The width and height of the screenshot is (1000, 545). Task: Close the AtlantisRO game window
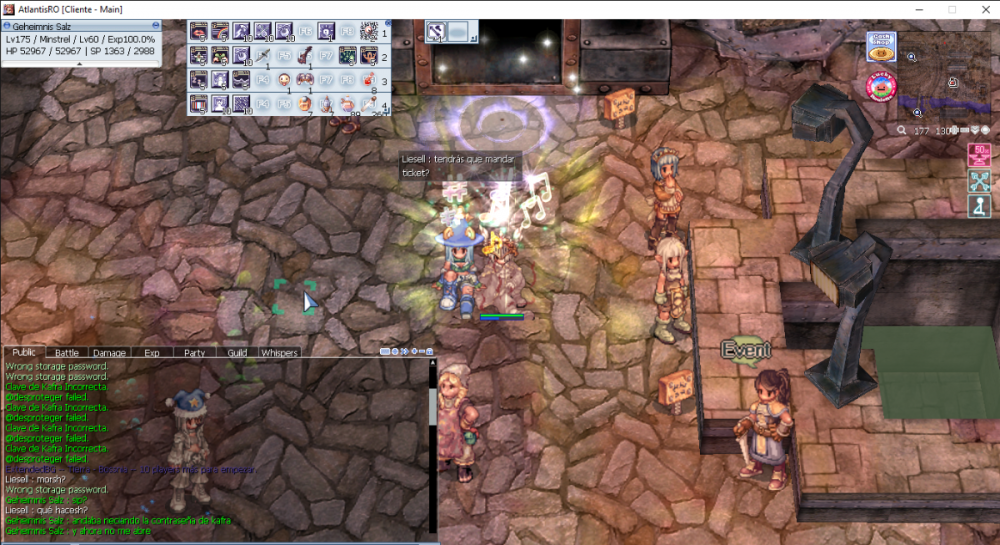(x=983, y=8)
